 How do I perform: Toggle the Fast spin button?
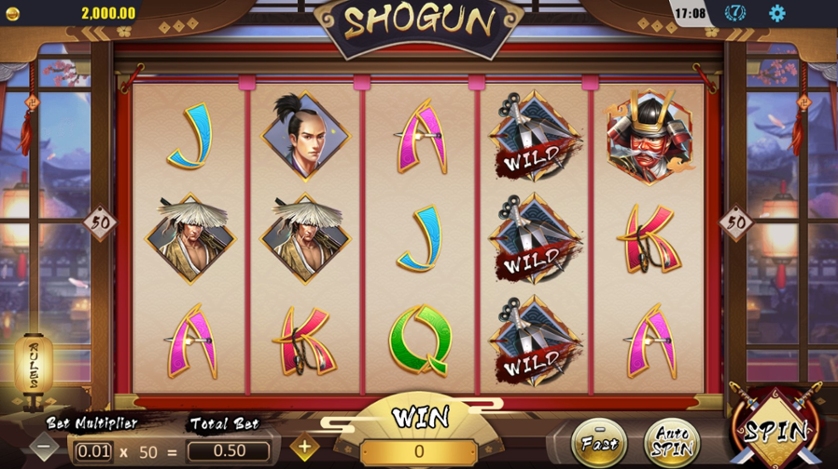pos(598,439)
